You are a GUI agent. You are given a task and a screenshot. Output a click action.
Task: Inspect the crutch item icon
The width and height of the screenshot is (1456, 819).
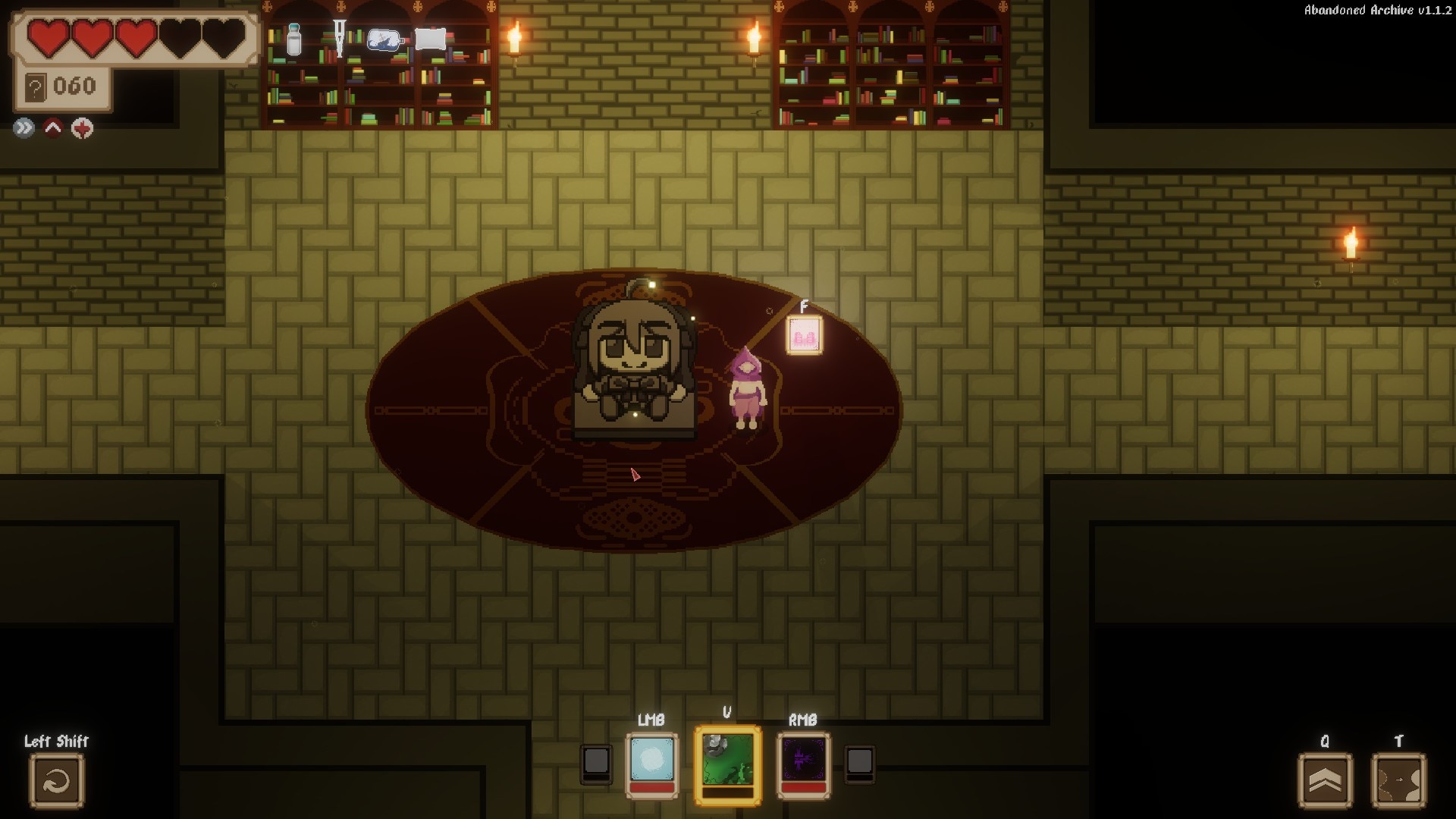pos(339,38)
